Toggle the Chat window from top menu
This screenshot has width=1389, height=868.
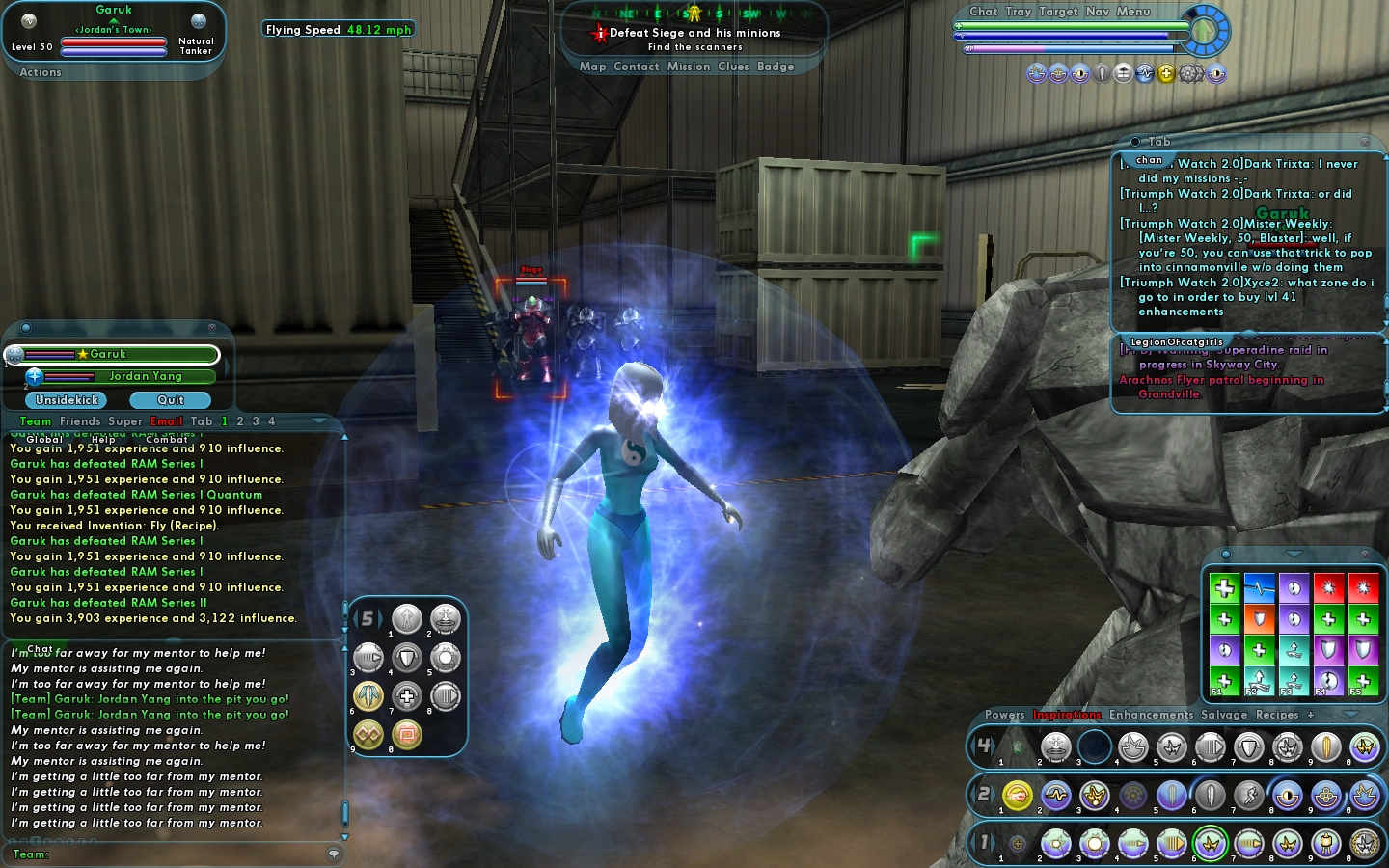[x=983, y=12]
